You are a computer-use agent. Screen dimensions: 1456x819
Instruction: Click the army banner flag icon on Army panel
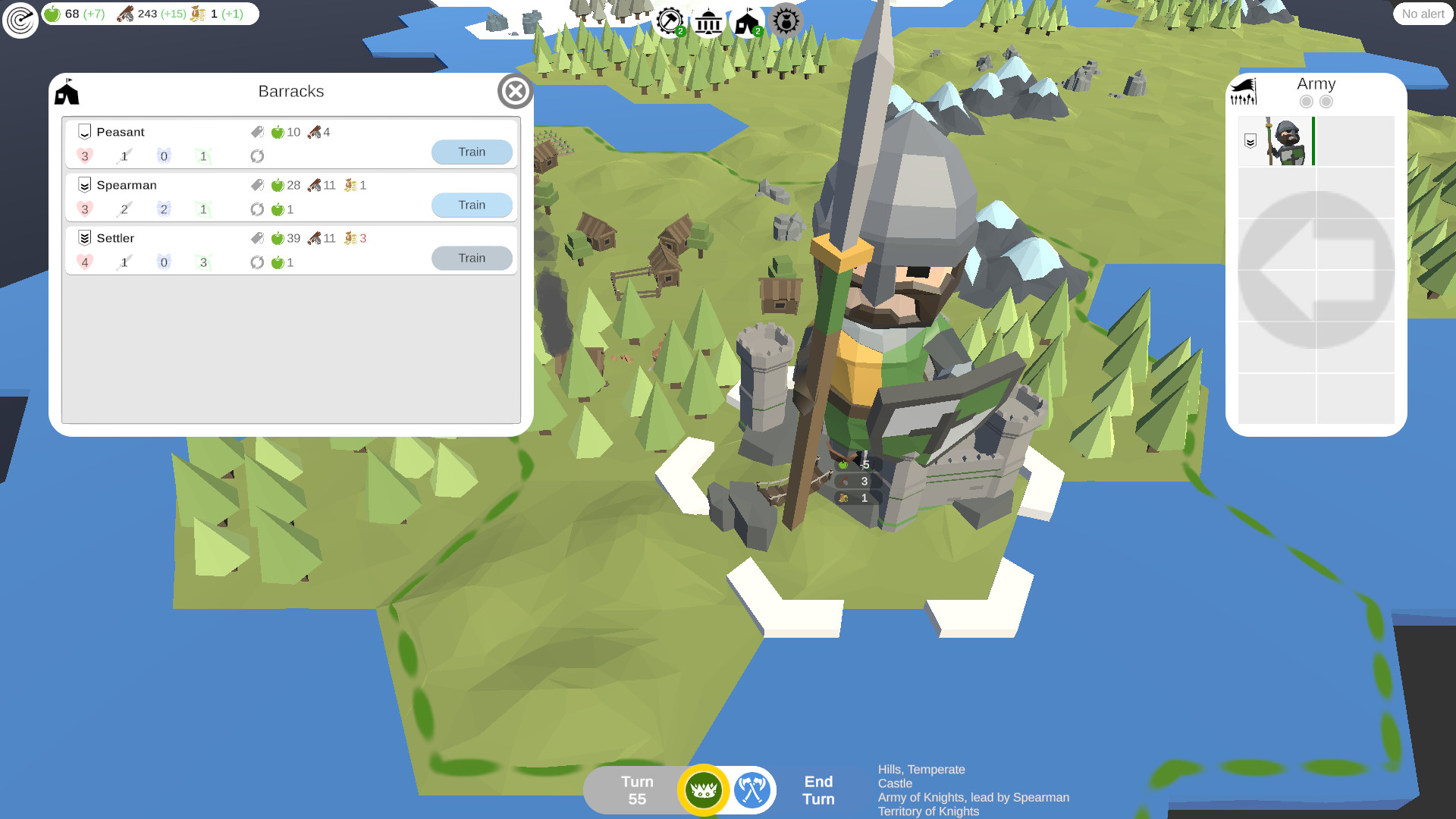point(1244,90)
